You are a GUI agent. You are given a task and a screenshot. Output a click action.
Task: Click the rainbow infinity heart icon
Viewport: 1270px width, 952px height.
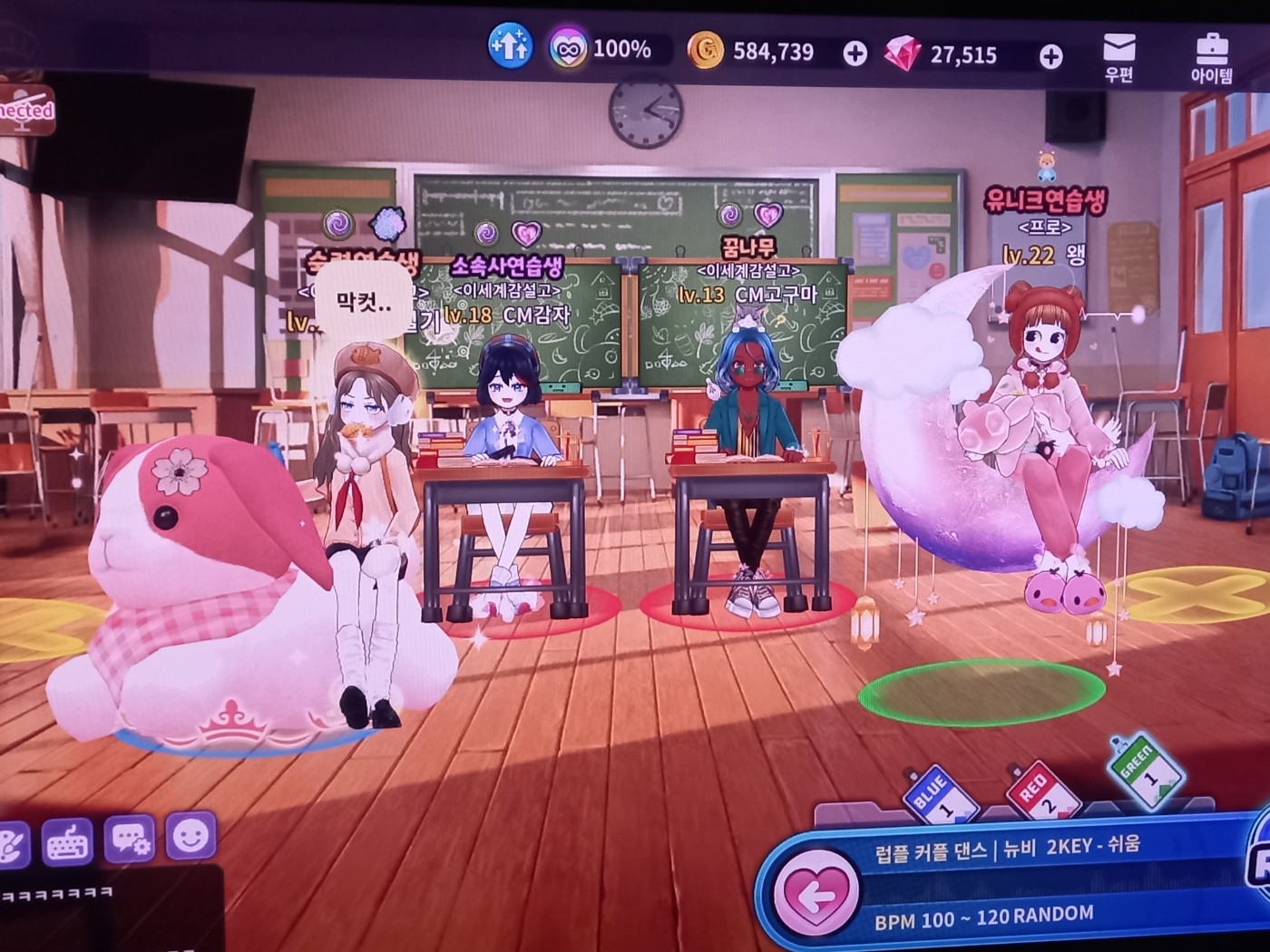coord(568,48)
